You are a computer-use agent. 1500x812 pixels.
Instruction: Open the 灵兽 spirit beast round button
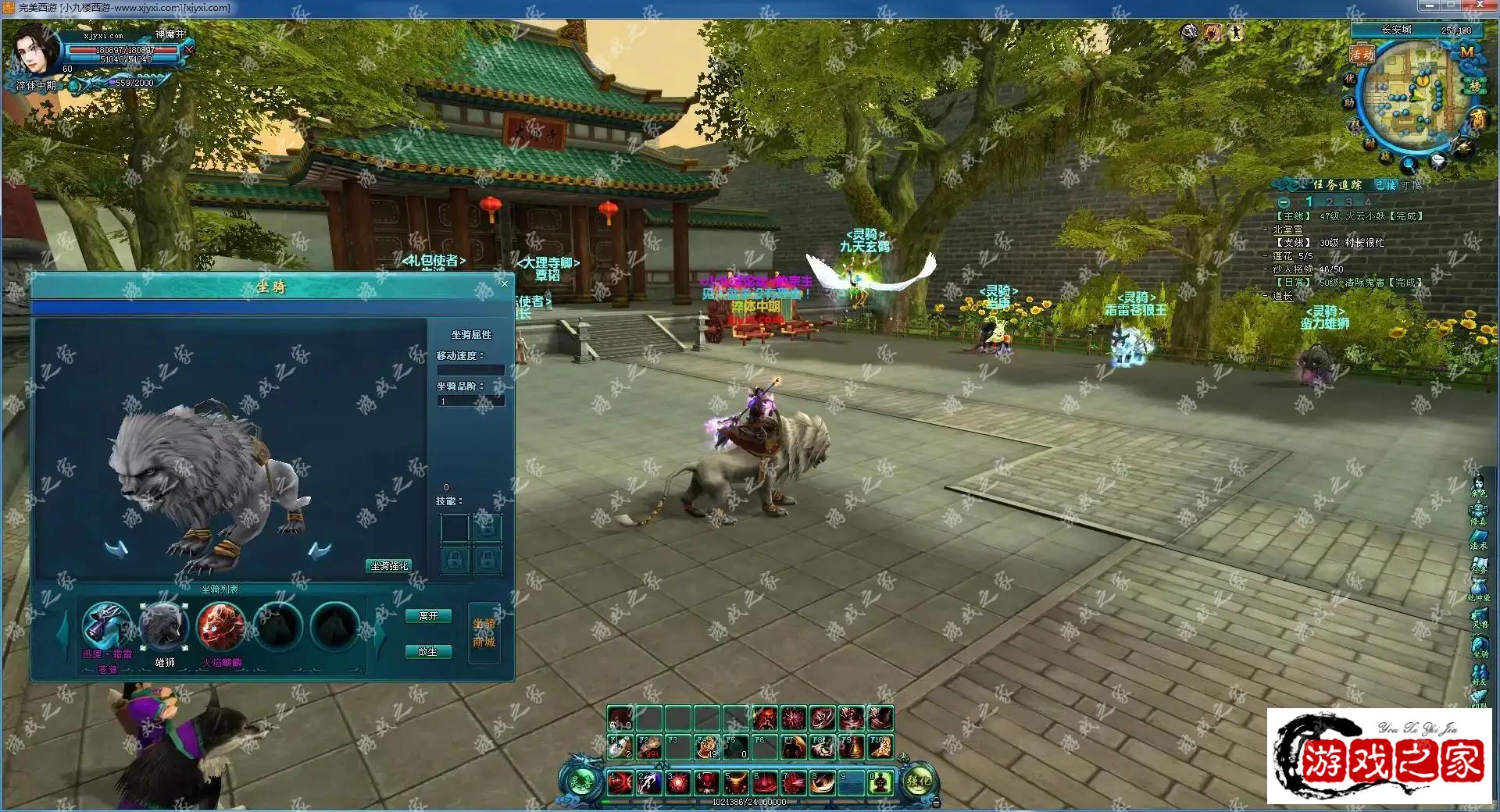(x=580, y=782)
